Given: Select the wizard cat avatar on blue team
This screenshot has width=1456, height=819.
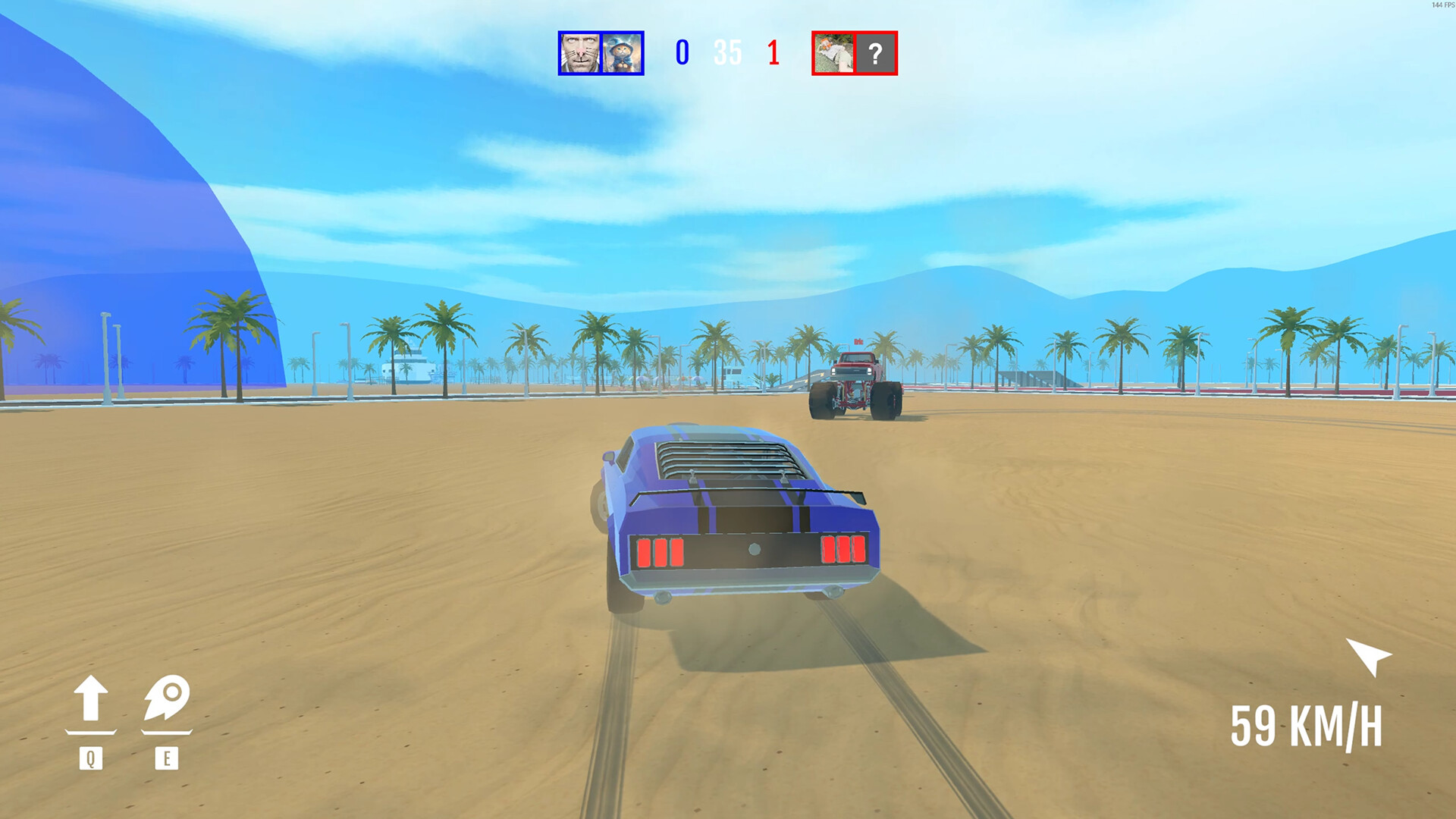Looking at the screenshot, I should 622,53.
